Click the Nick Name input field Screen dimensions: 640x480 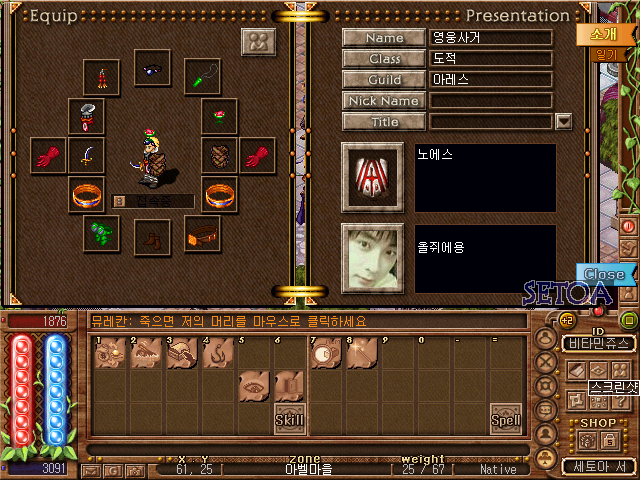(x=491, y=101)
